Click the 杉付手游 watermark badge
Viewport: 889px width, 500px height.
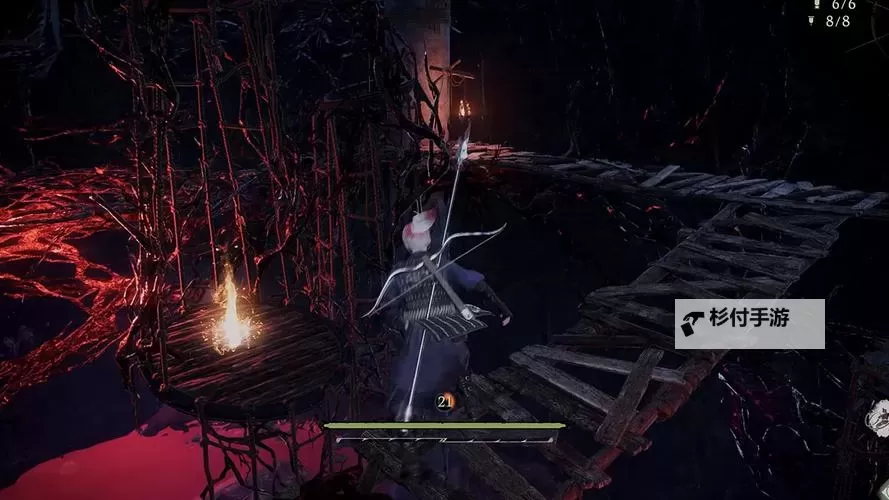point(749,324)
